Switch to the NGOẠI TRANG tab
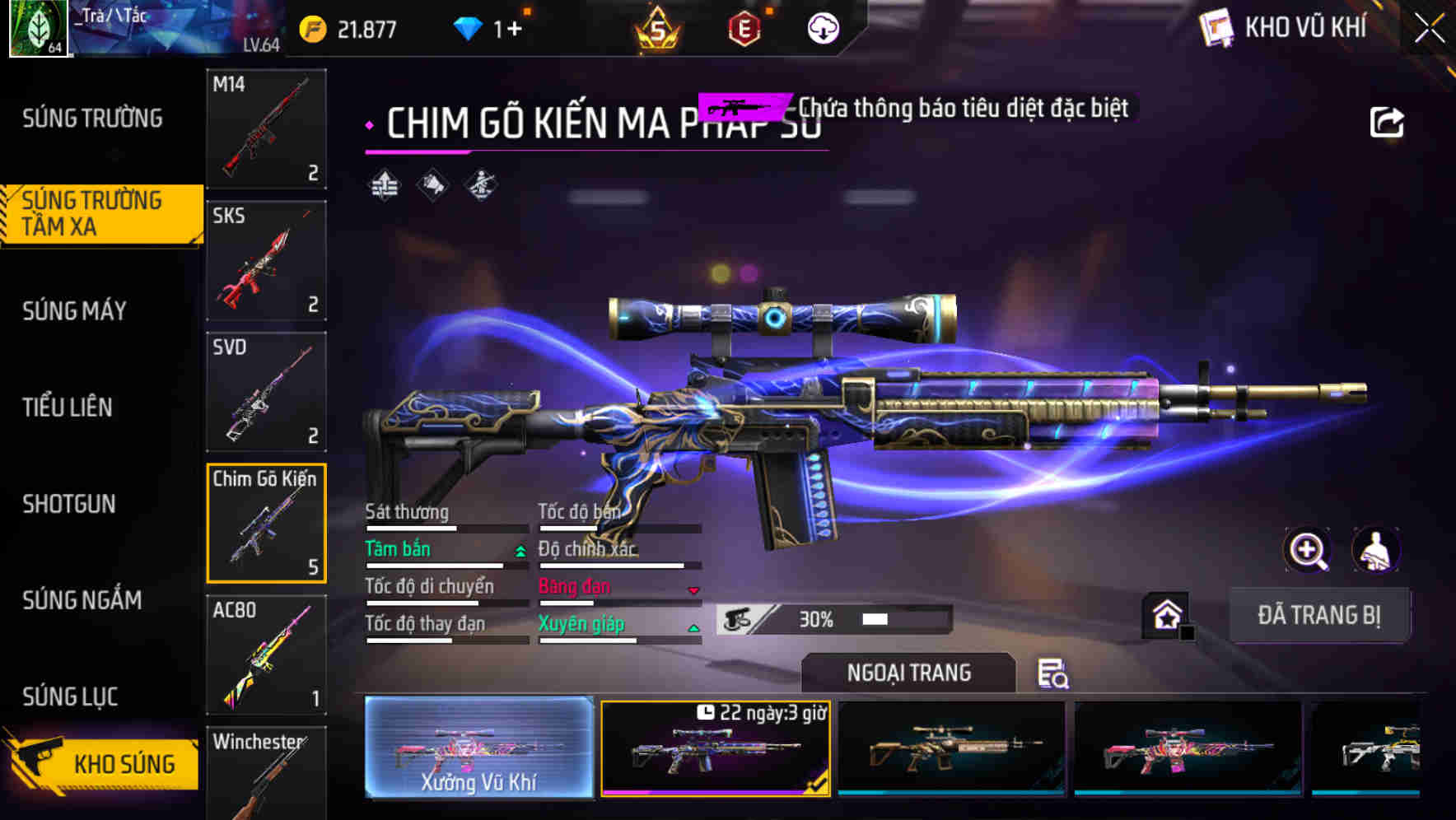The height and width of the screenshot is (820, 1456). click(x=908, y=672)
